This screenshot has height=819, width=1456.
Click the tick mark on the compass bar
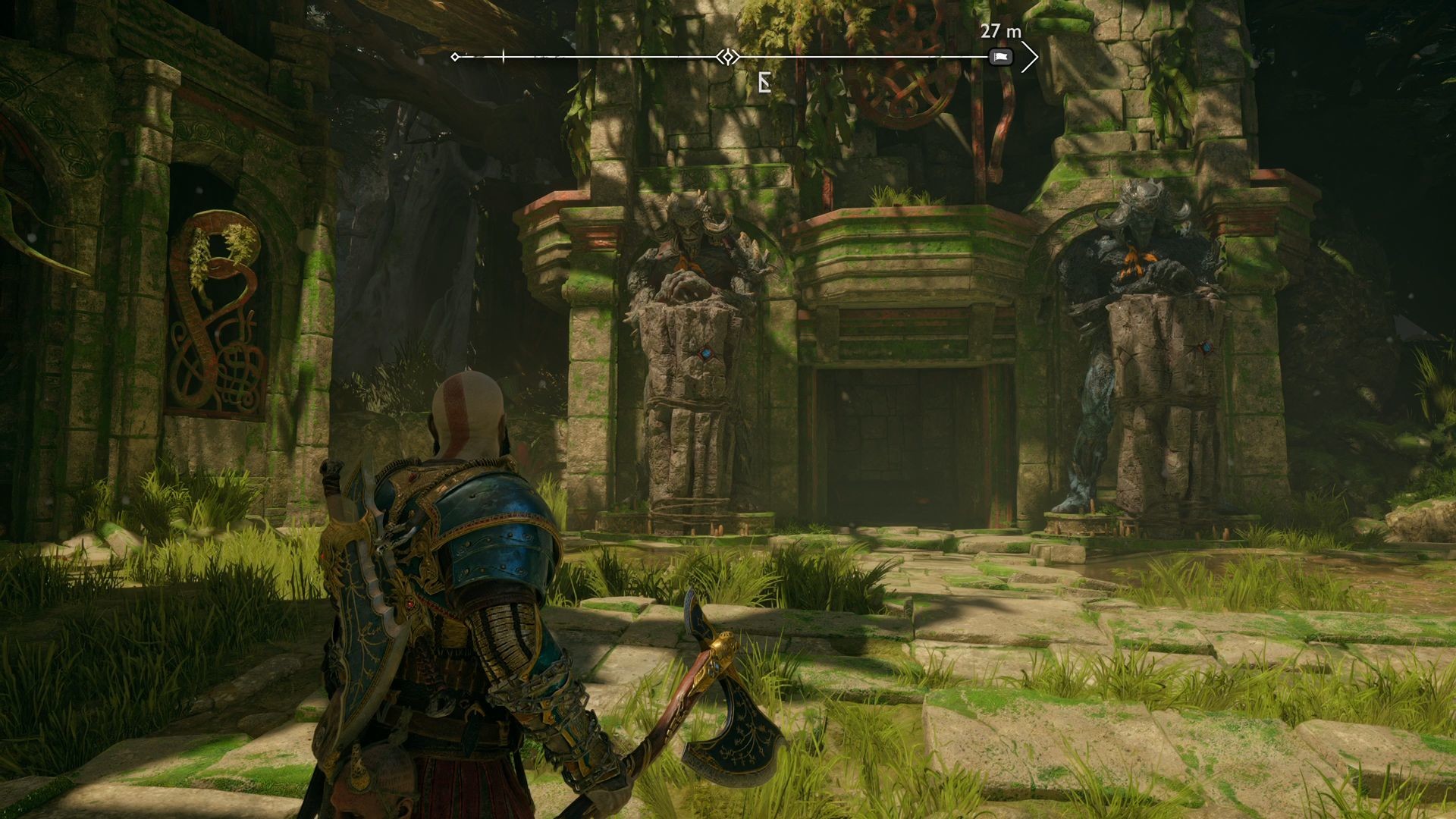coord(503,55)
